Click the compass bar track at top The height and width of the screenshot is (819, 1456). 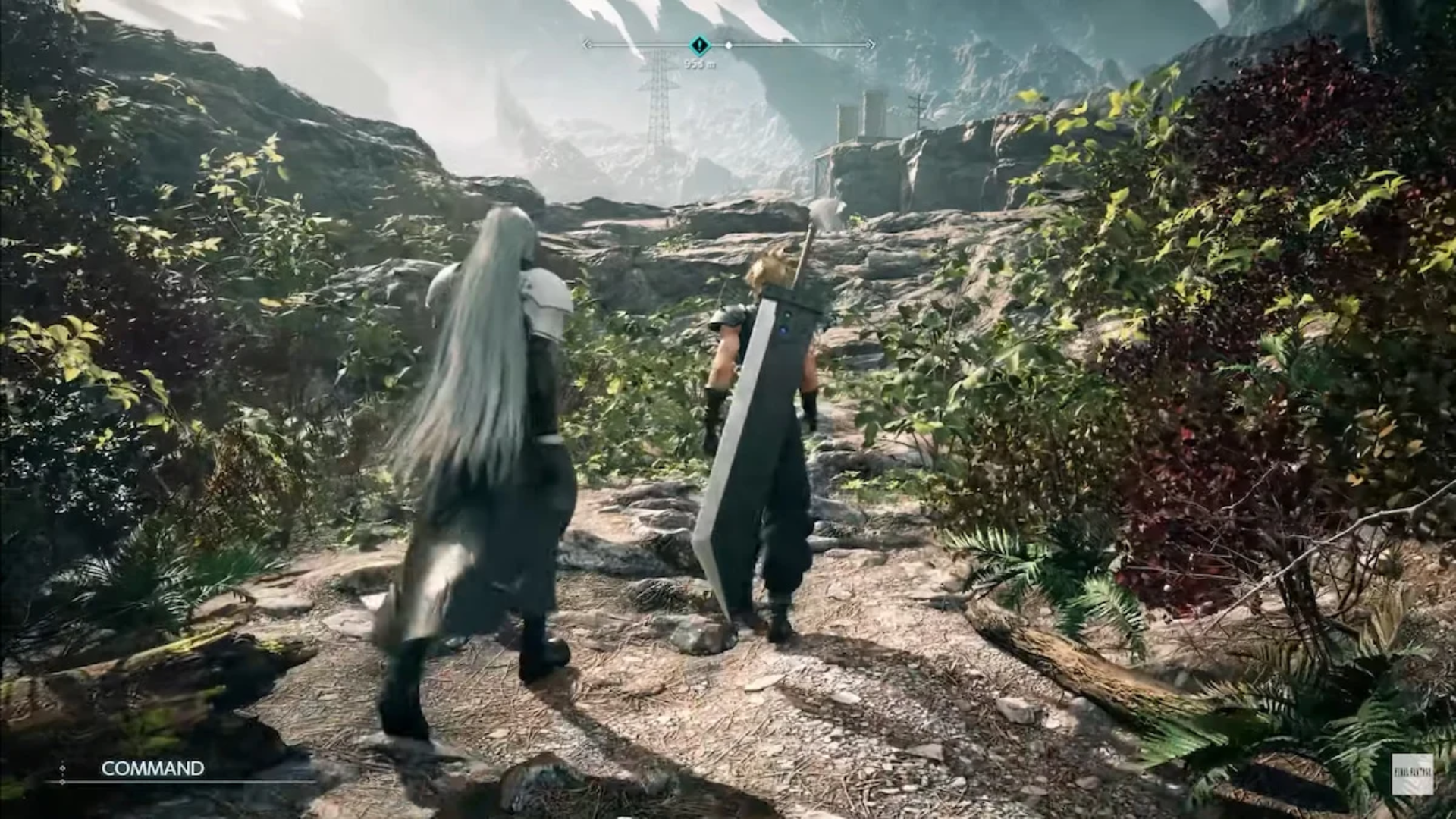(x=804, y=45)
